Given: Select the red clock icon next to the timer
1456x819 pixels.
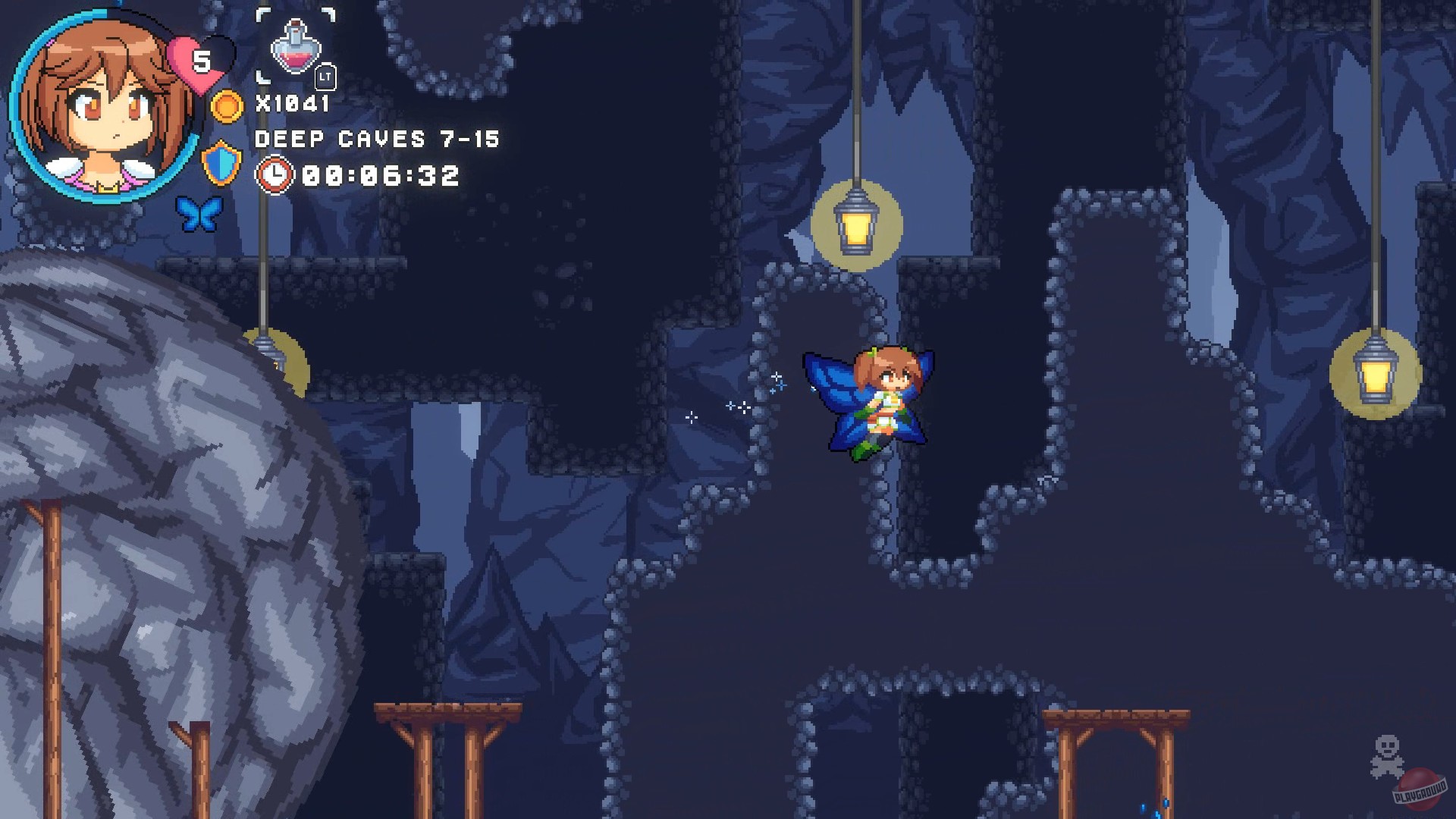Looking at the screenshot, I should tap(275, 174).
